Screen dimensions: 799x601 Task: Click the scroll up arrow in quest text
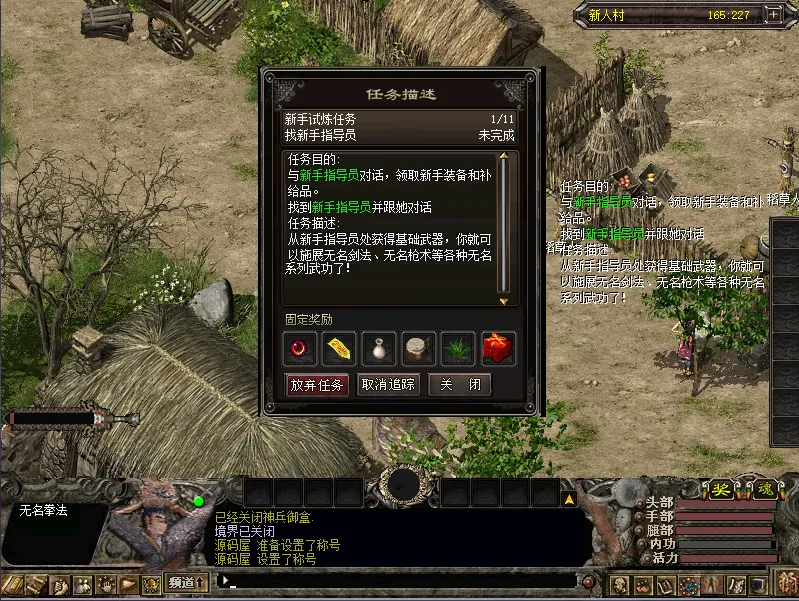coord(504,156)
